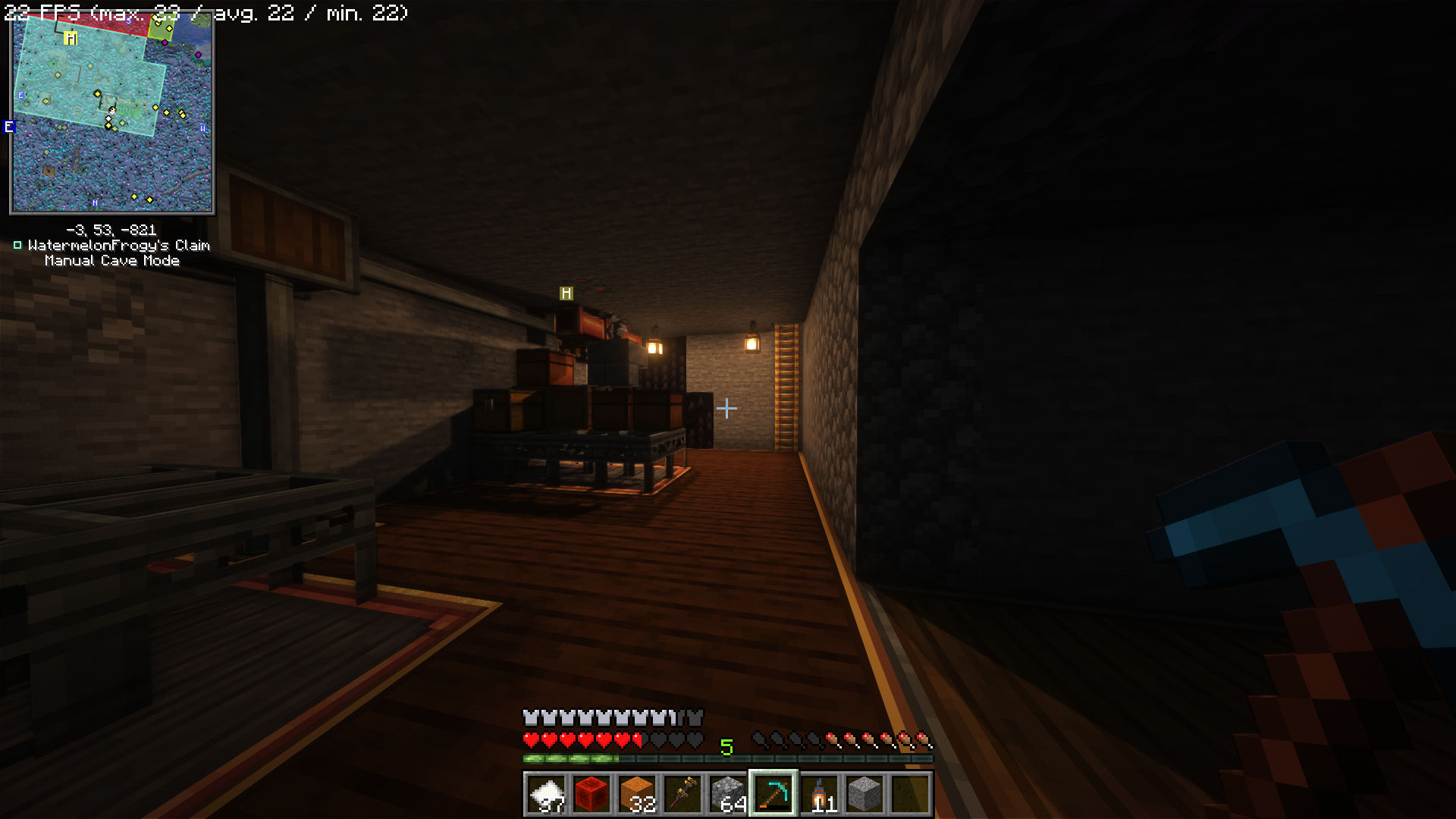Image resolution: width=1456 pixels, height=819 pixels.
Task: Click the coordinates text -3, 53, -821
Action: 111,228
